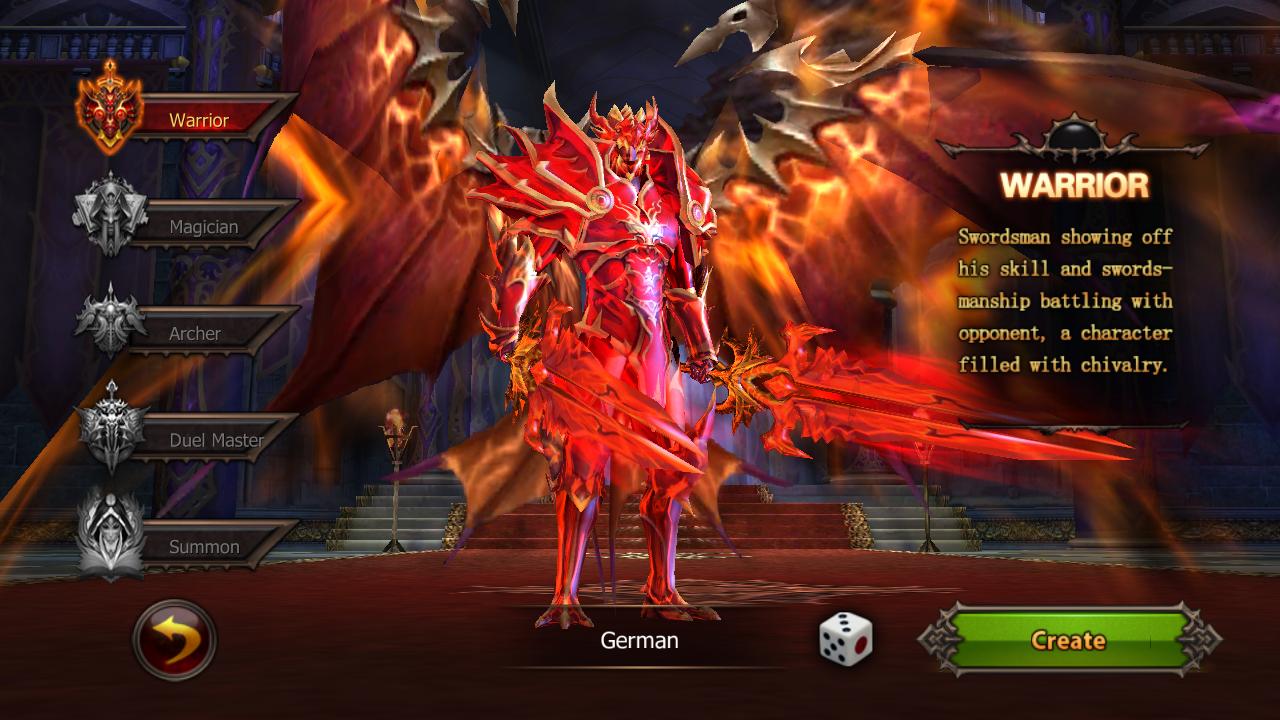Switch to the Archer class
This screenshot has width=1280, height=720.
195,334
